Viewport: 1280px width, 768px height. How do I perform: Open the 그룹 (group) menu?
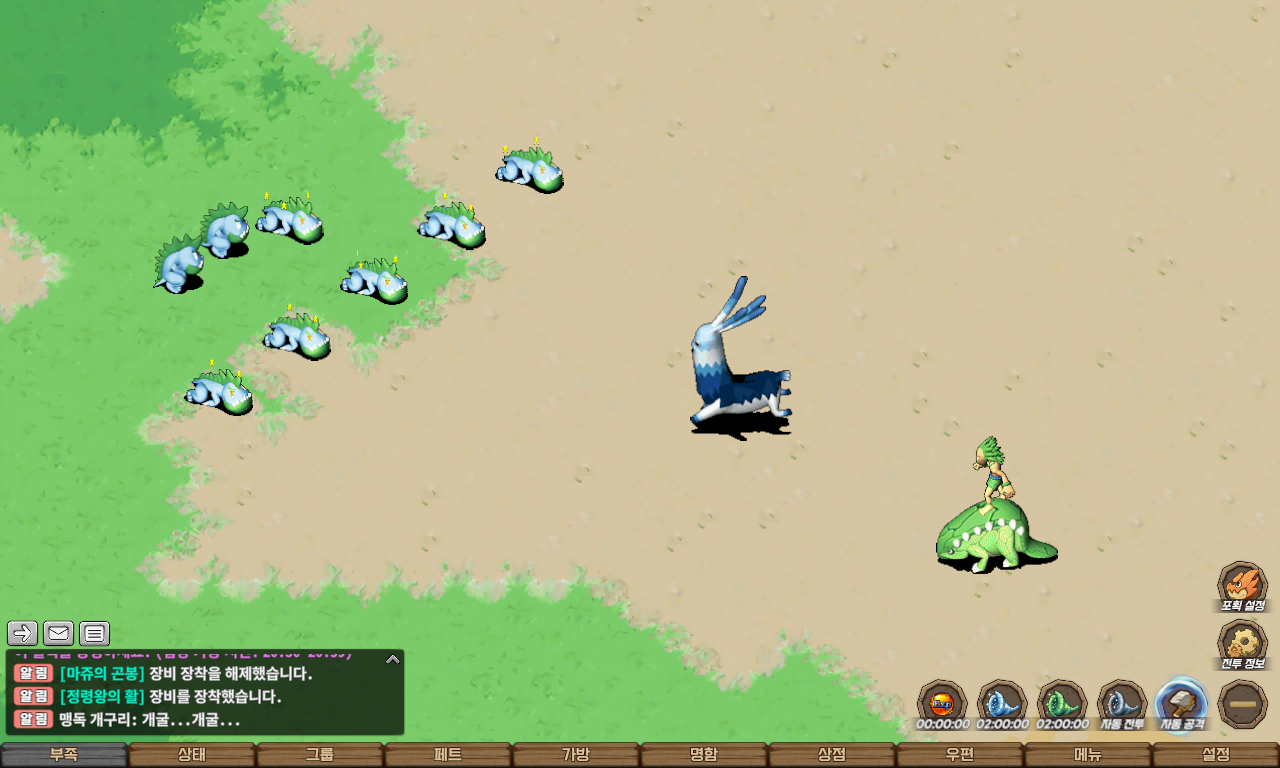click(320, 755)
